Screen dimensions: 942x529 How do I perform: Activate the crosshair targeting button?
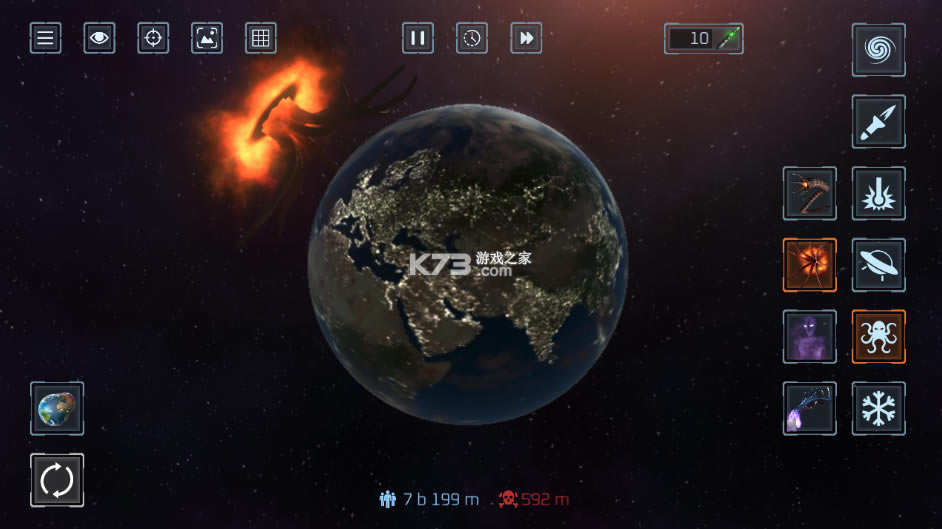(x=153, y=39)
